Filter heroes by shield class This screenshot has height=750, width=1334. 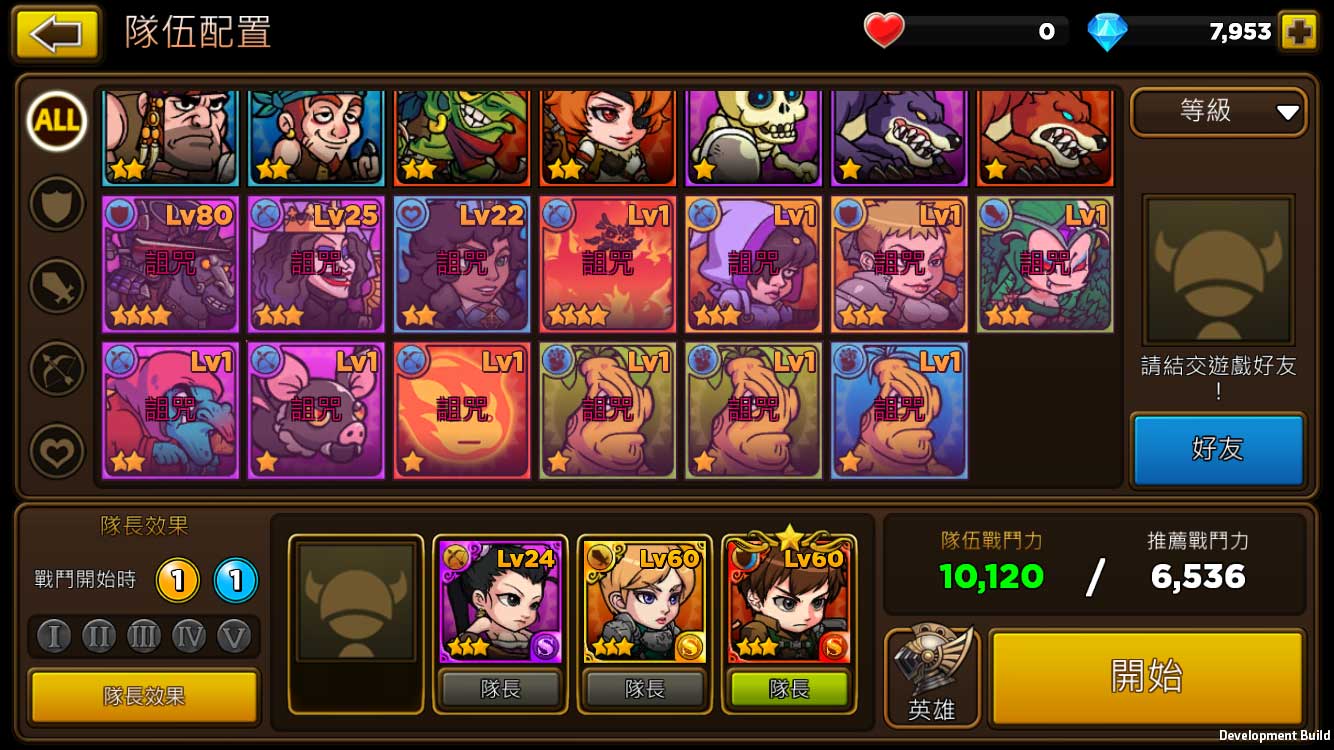tap(57, 204)
